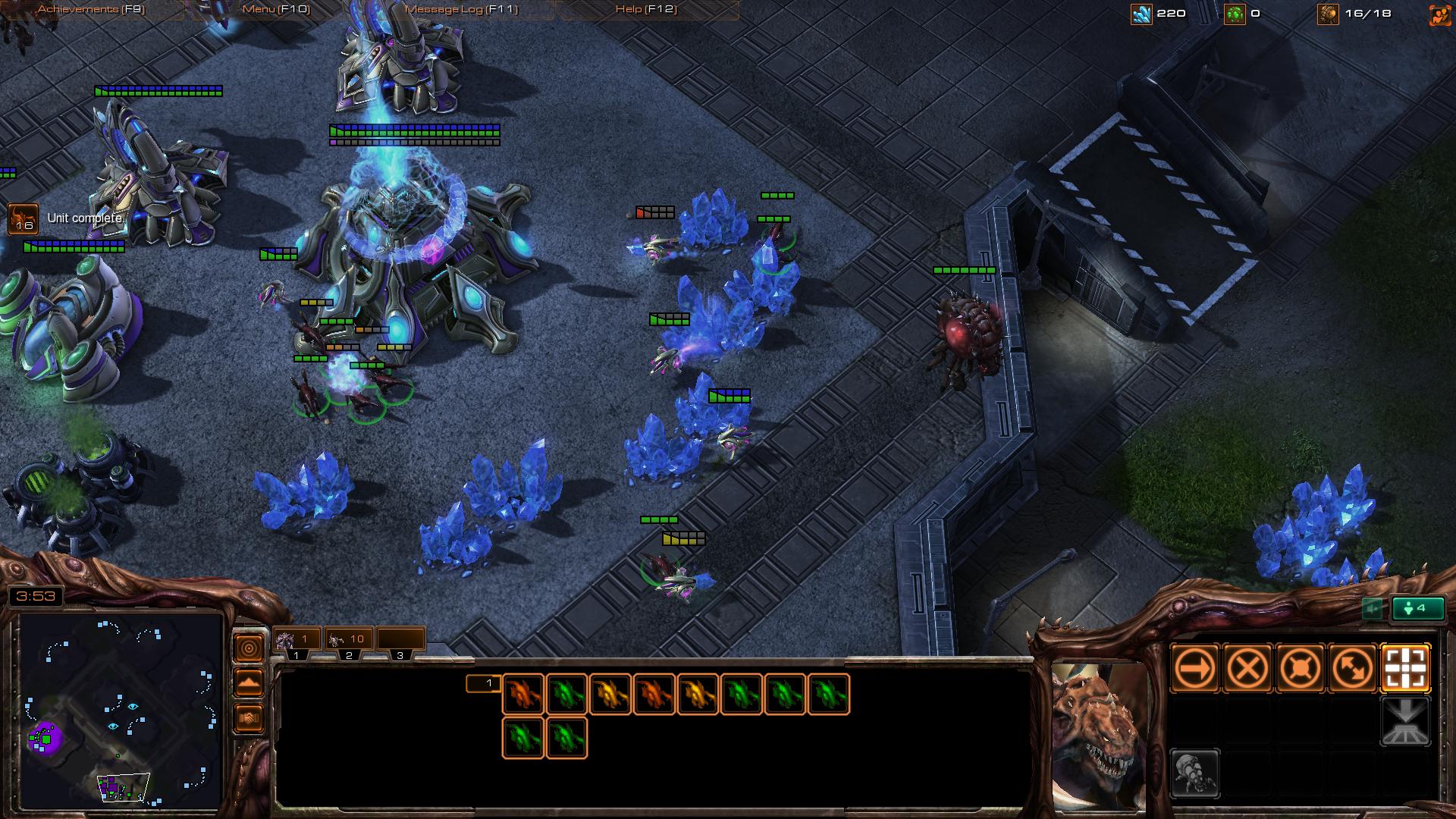
Task: Click the Zergling unit portrait
Action: coord(1100,734)
